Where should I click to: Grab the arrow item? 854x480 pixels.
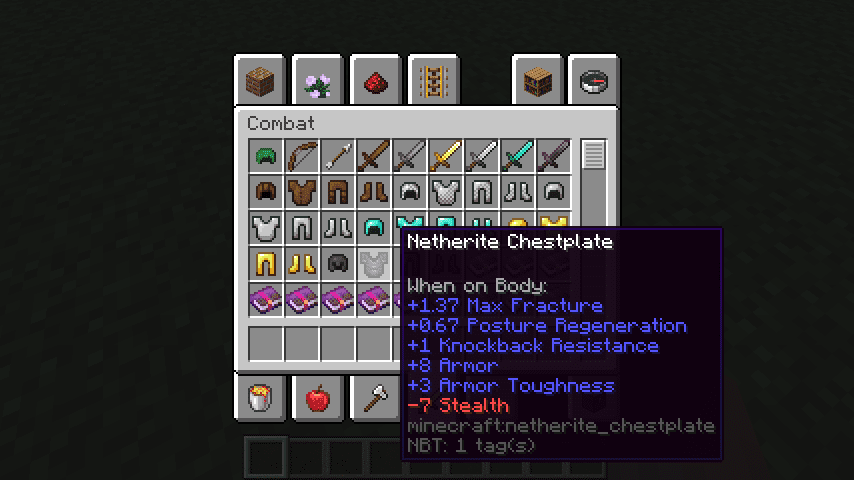338,156
